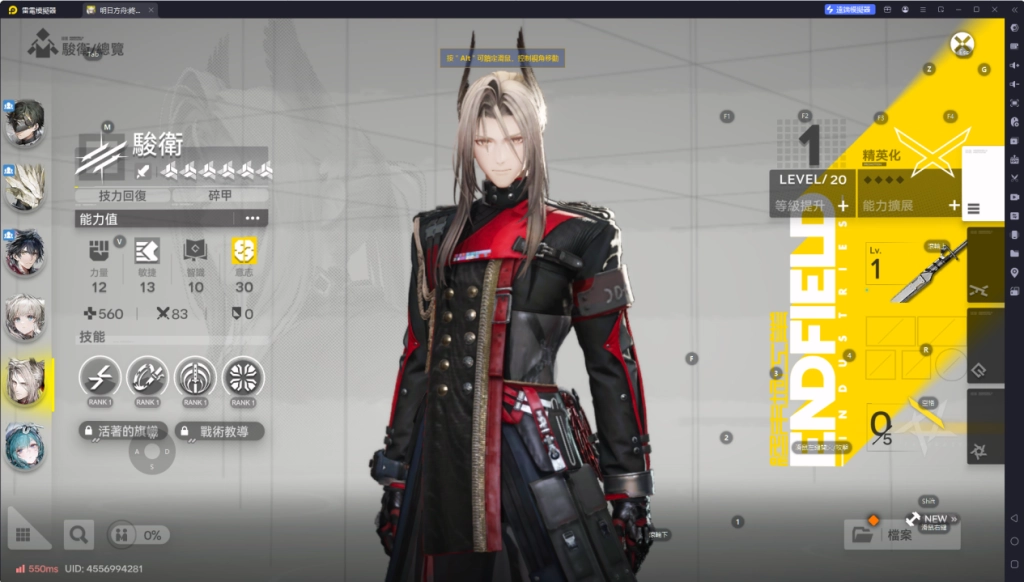The height and width of the screenshot is (582, 1024).
Task: Open 等級提升 level up panel
Action: tap(811, 206)
